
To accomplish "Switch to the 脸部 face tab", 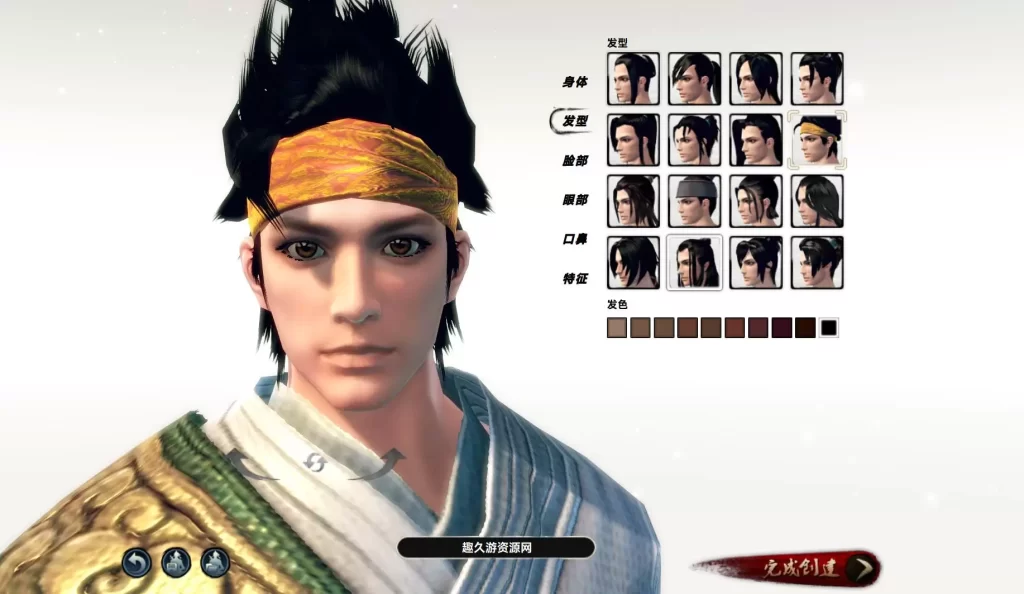I will click(574, 160).
